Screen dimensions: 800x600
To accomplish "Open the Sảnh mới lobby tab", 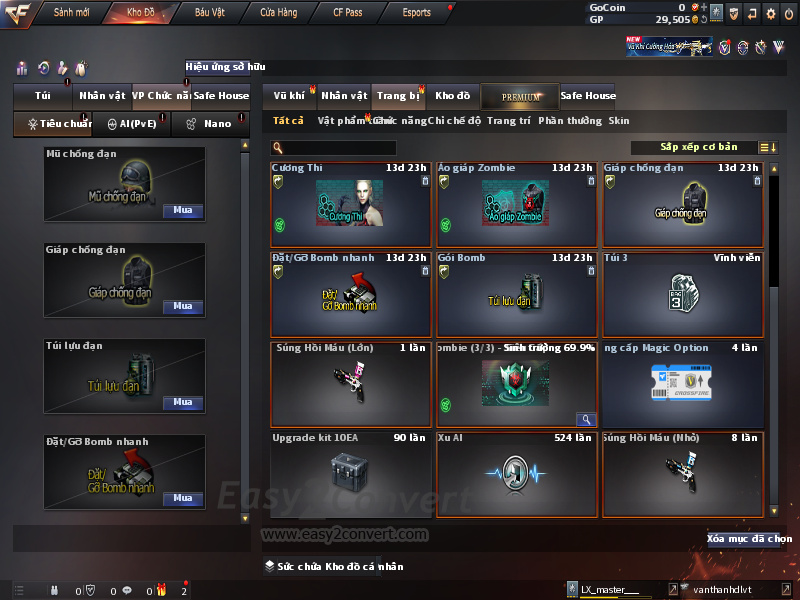I will point(71,13).
